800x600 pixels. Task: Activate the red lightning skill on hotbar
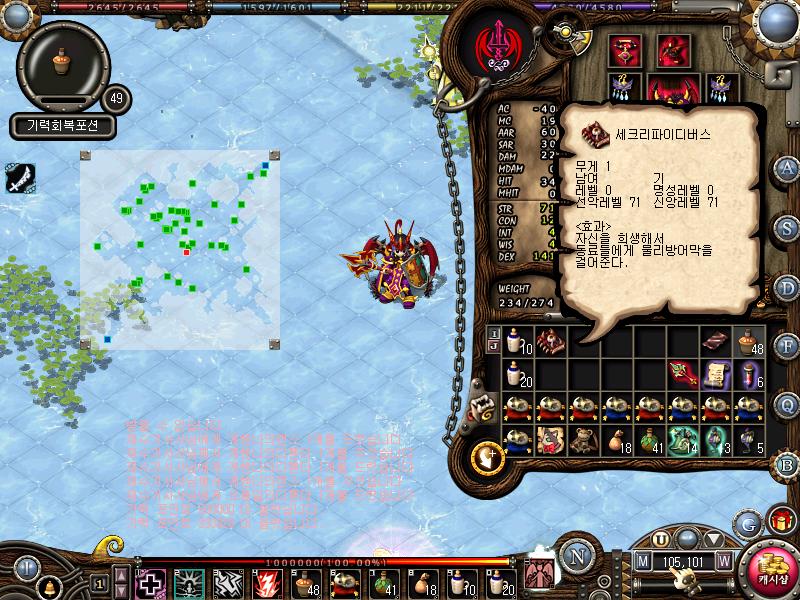(x=268, y=582)
